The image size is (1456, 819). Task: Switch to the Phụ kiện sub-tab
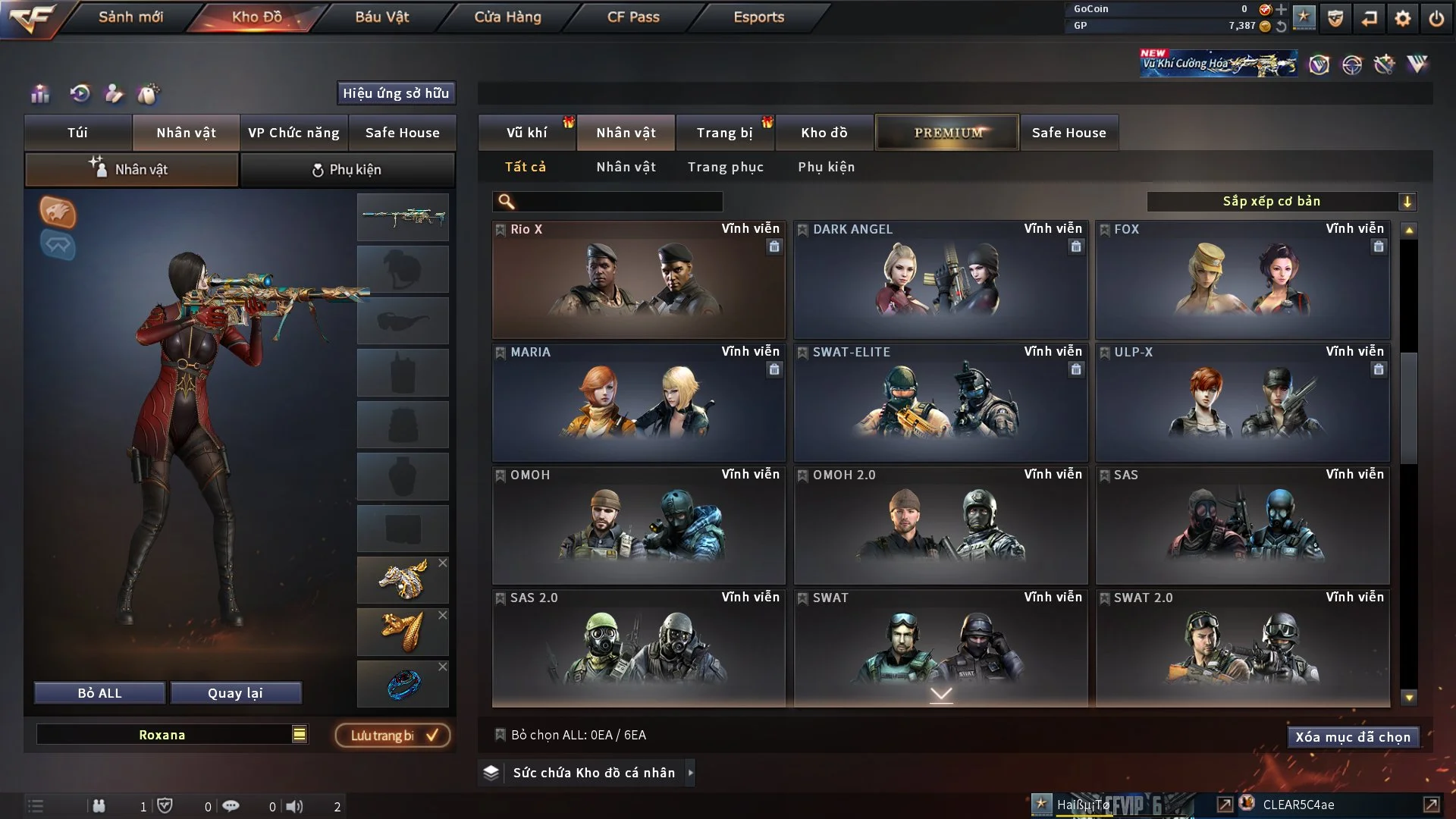(x=347, y=170)
